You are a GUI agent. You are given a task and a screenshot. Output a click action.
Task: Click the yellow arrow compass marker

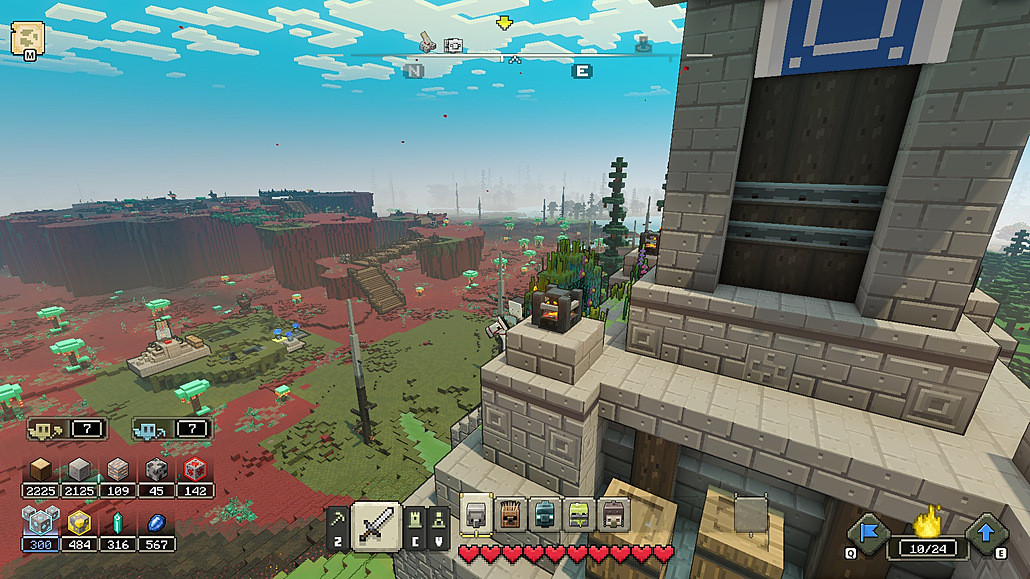pyautogui.click(x=504, y=23)
